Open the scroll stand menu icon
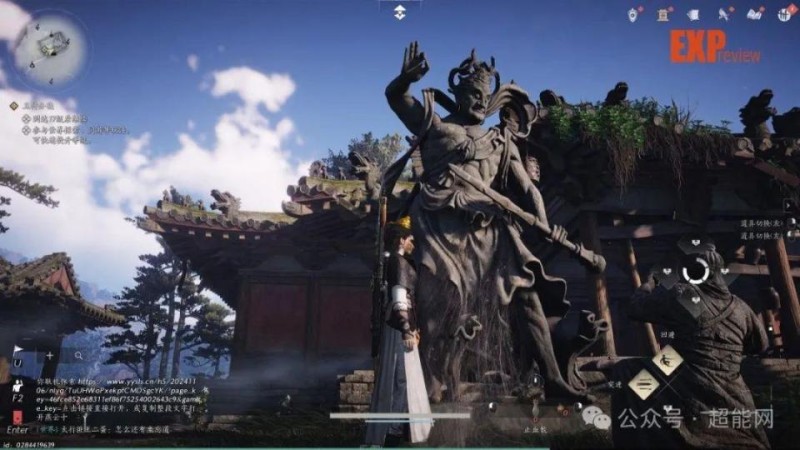 (664, 14)
